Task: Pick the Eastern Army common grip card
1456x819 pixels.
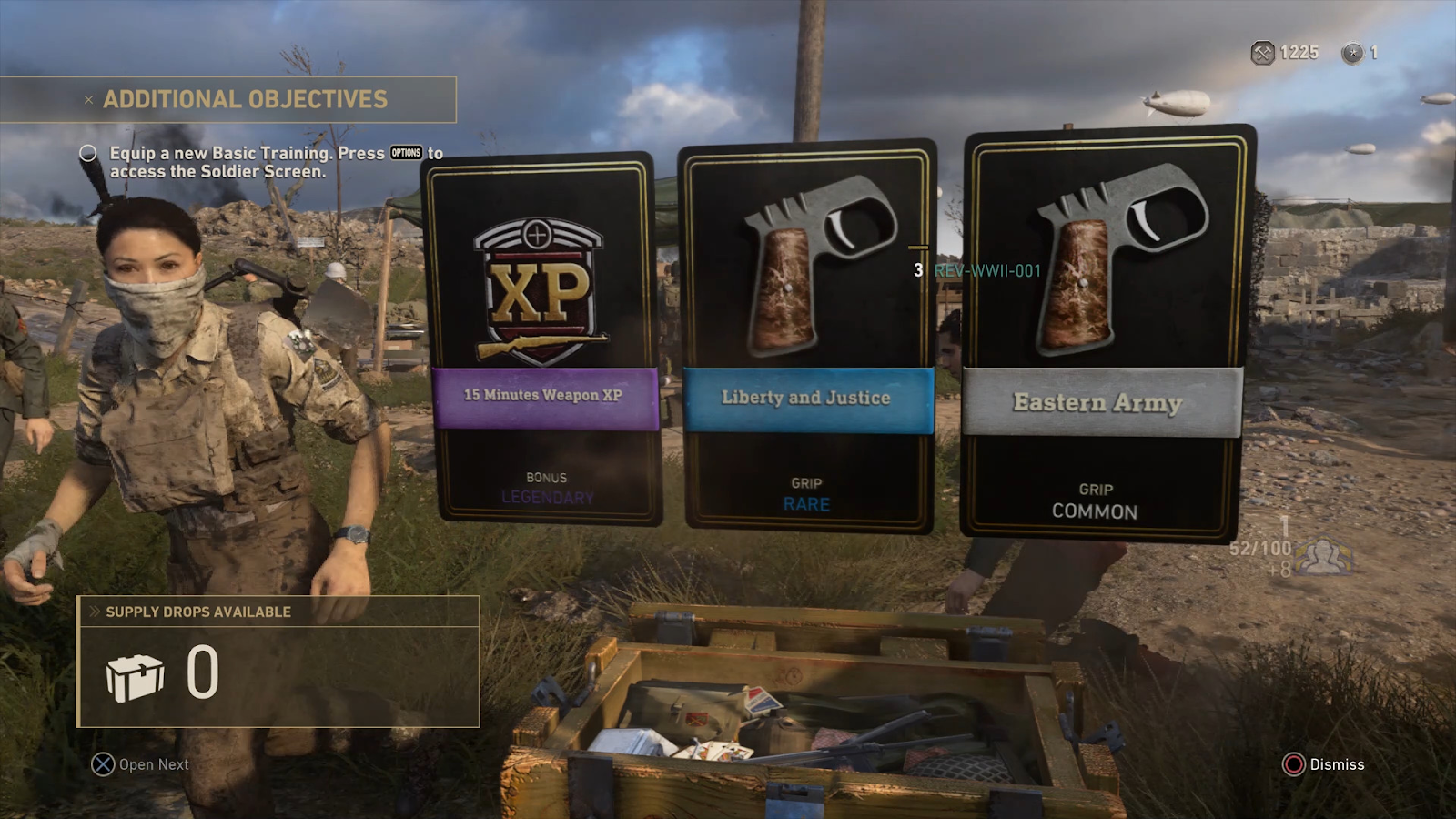Action: (1104, 335)
